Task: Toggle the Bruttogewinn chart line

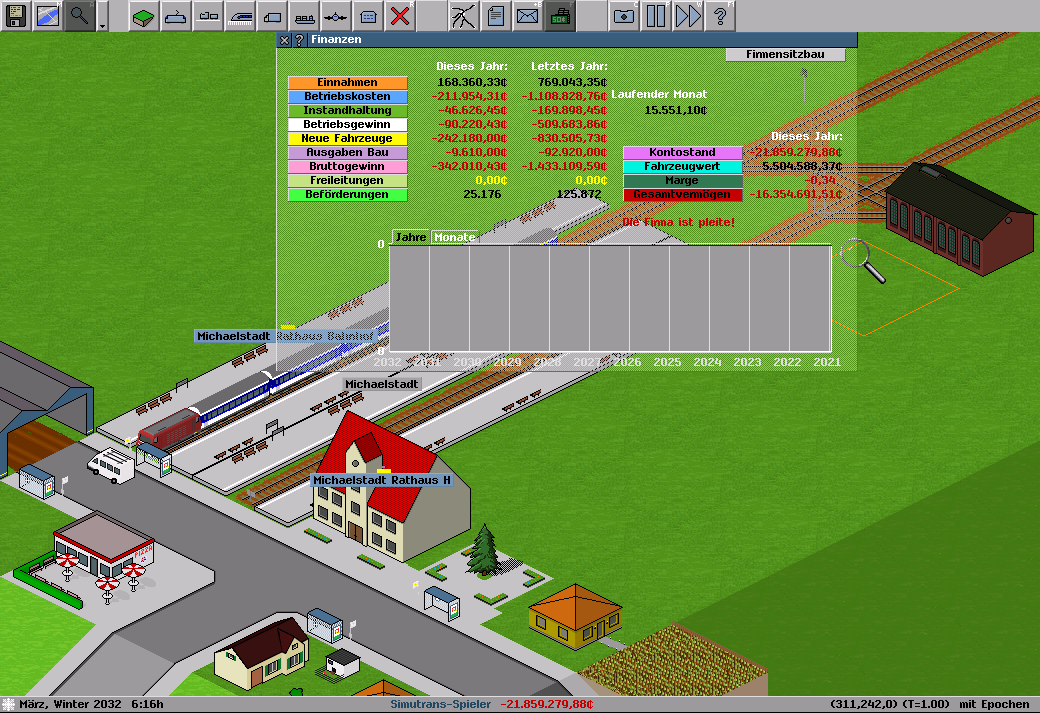Action: [347, 167]
